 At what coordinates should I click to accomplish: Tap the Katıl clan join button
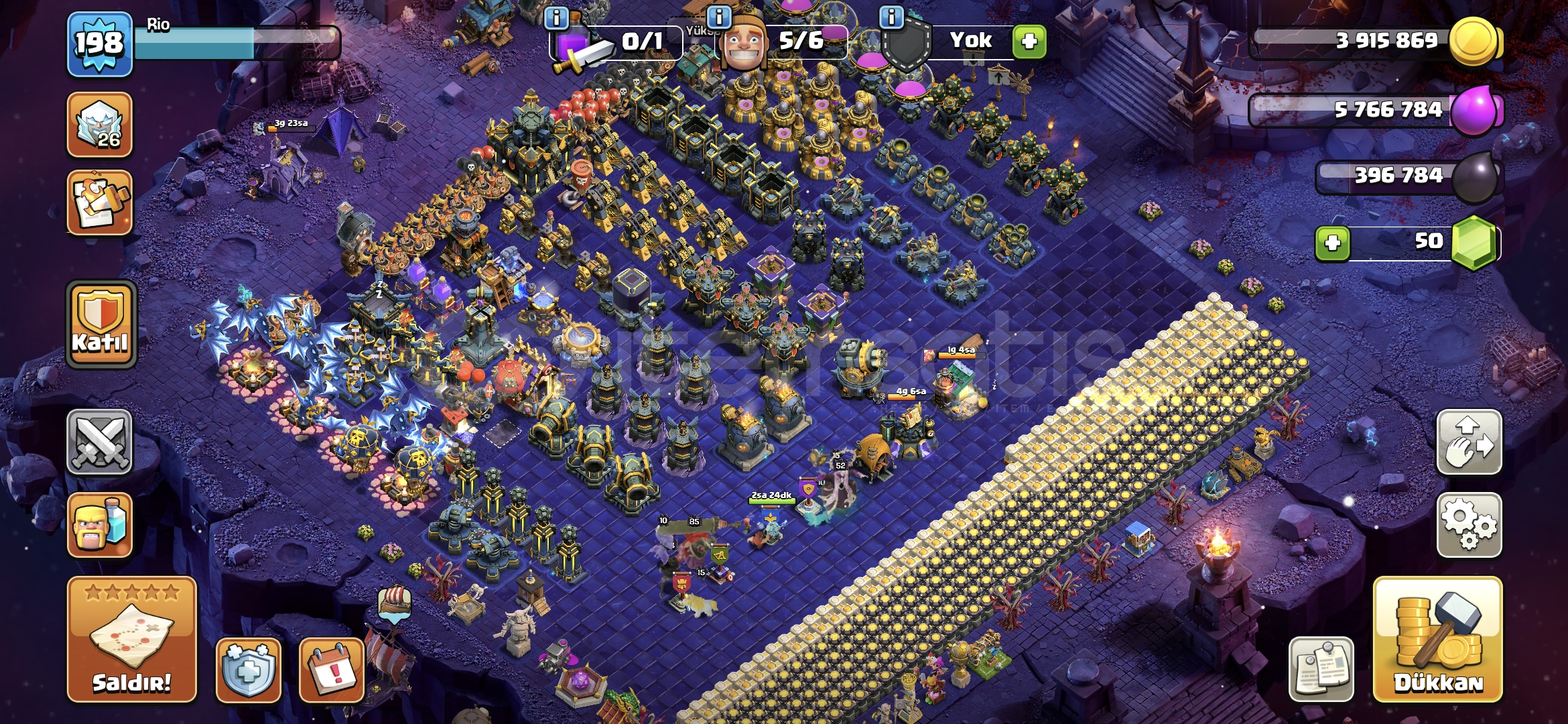101,324
